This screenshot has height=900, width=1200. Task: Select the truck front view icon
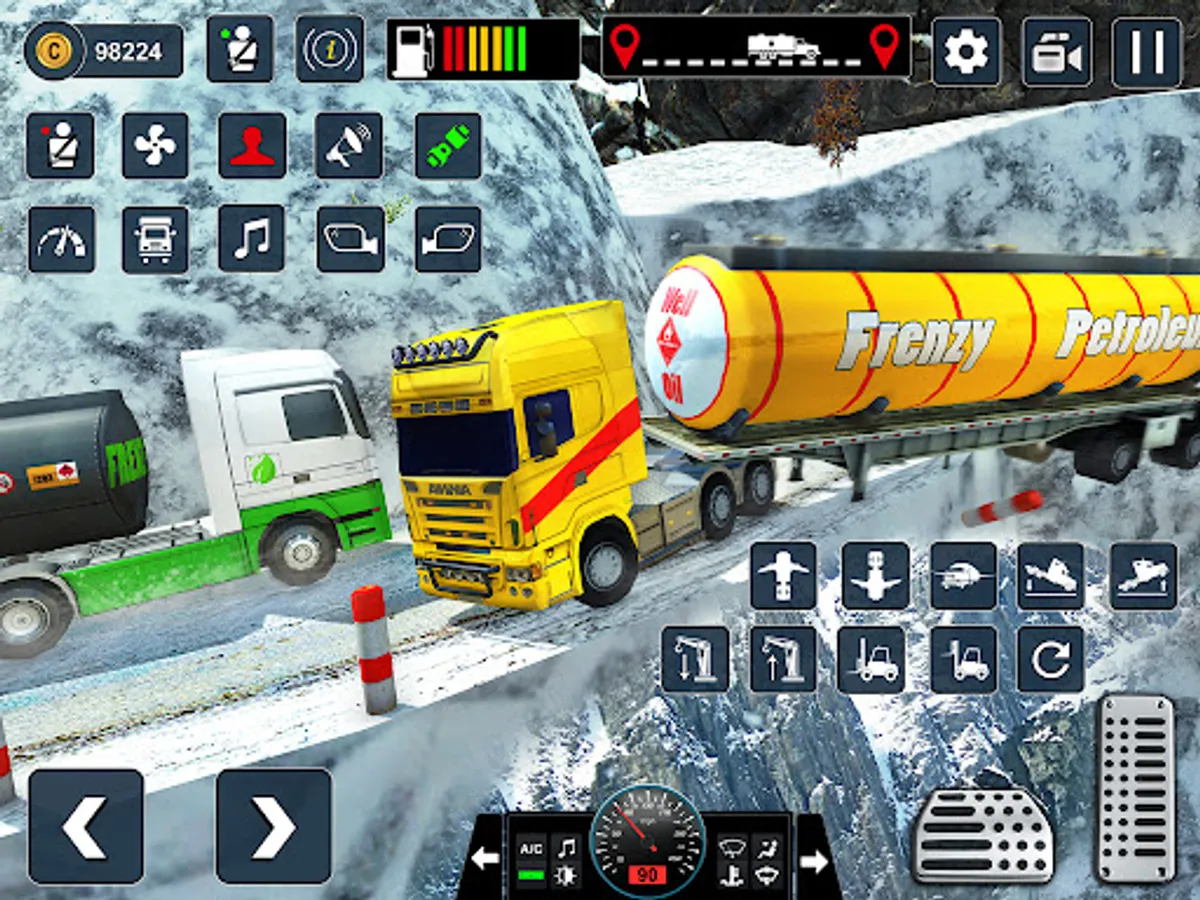click(155, 239)
